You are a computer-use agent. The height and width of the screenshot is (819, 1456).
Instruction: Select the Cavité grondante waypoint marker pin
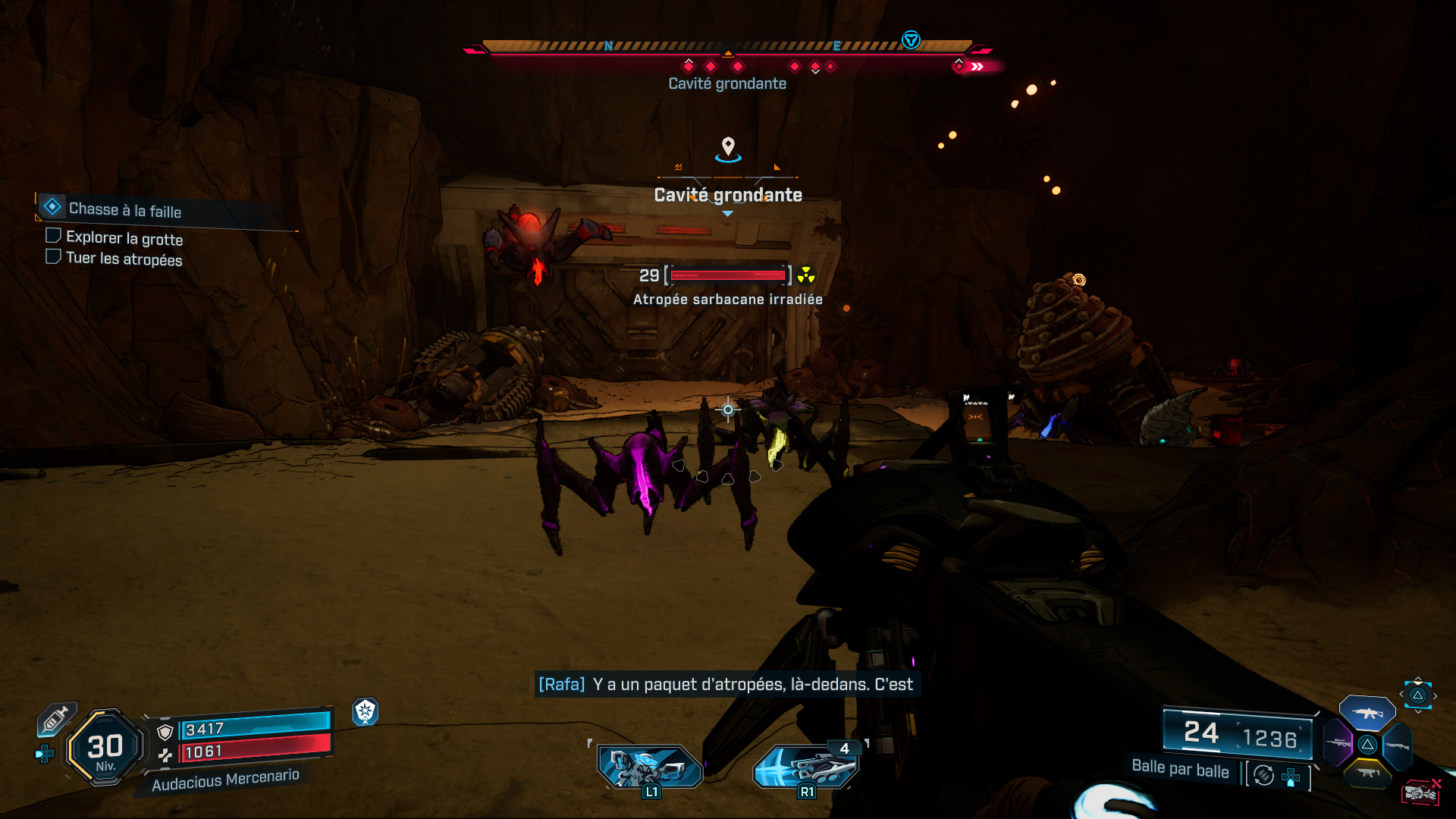[728, 146]
